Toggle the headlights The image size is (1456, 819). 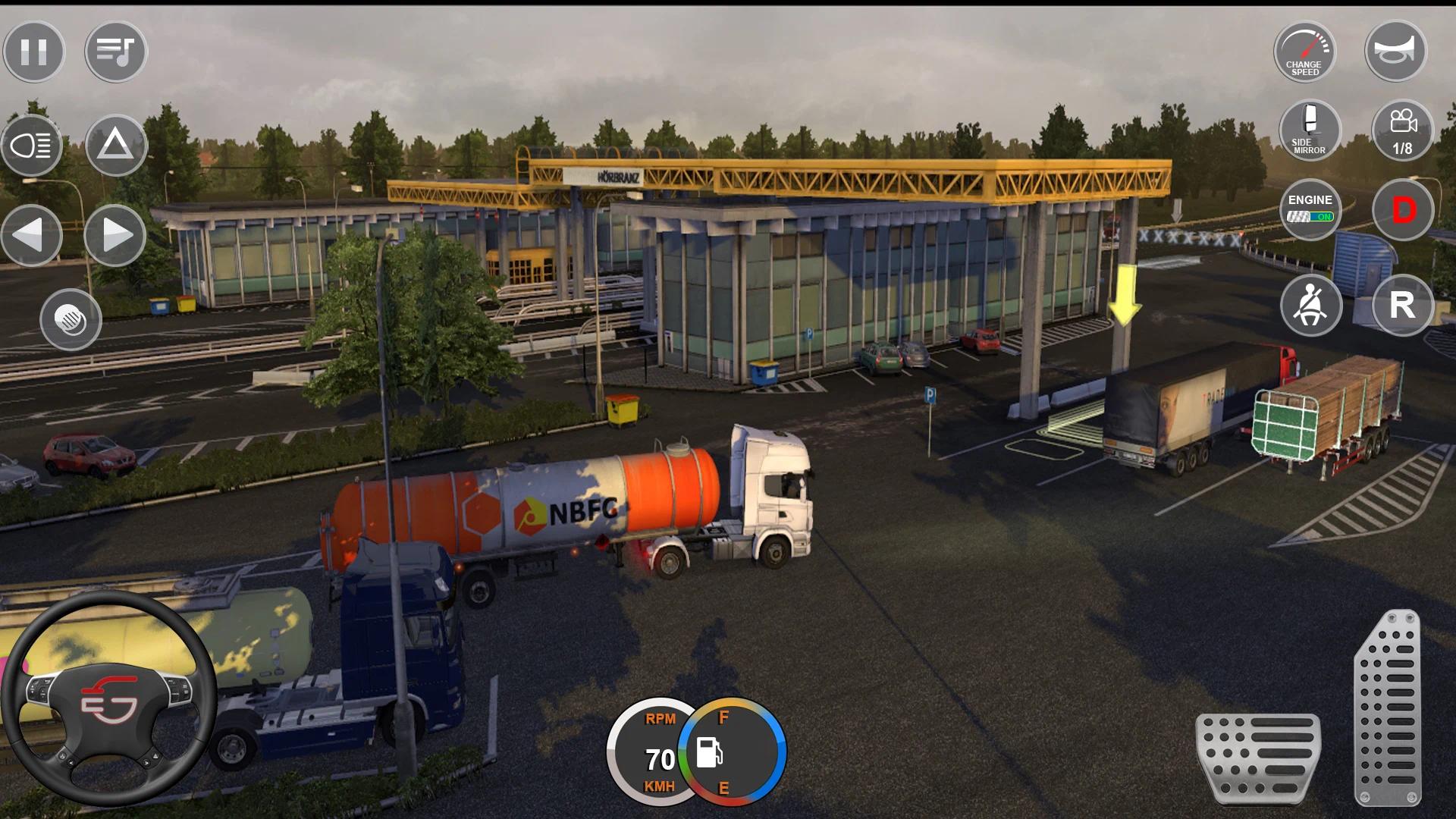click(32, 145)
